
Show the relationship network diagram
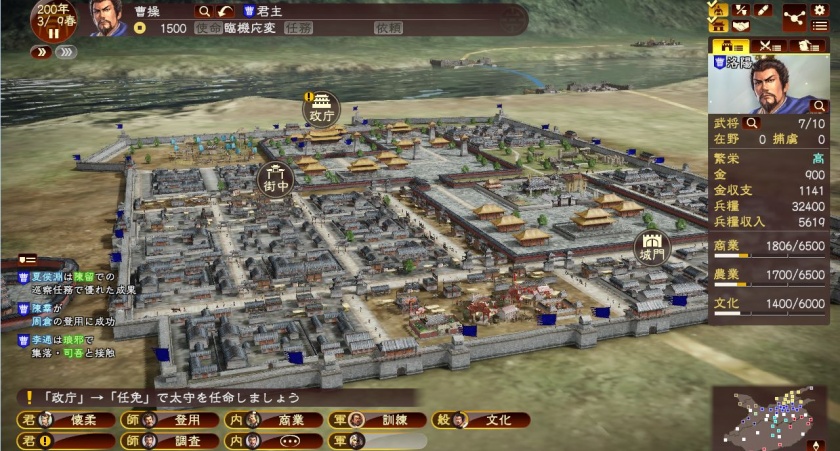(794, 17)
